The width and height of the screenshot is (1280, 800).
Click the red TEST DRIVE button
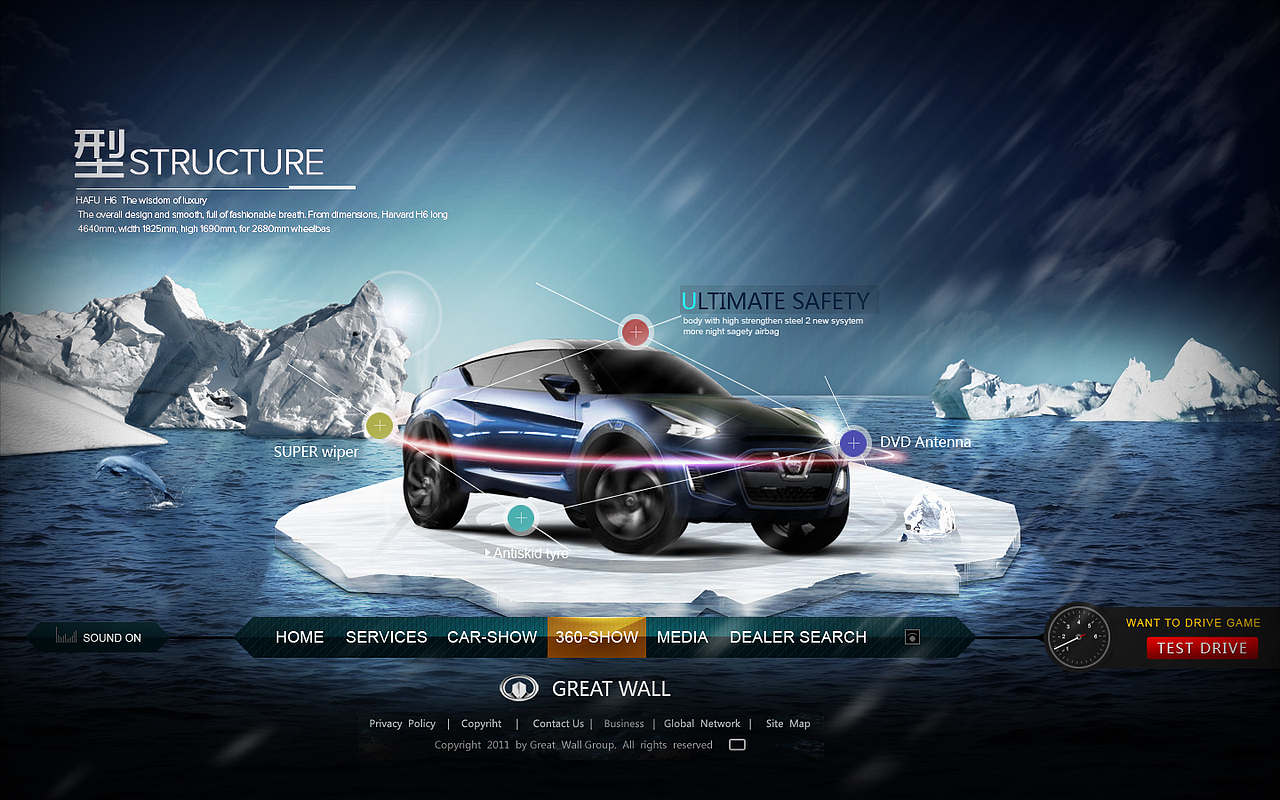tap(1202, 648)
